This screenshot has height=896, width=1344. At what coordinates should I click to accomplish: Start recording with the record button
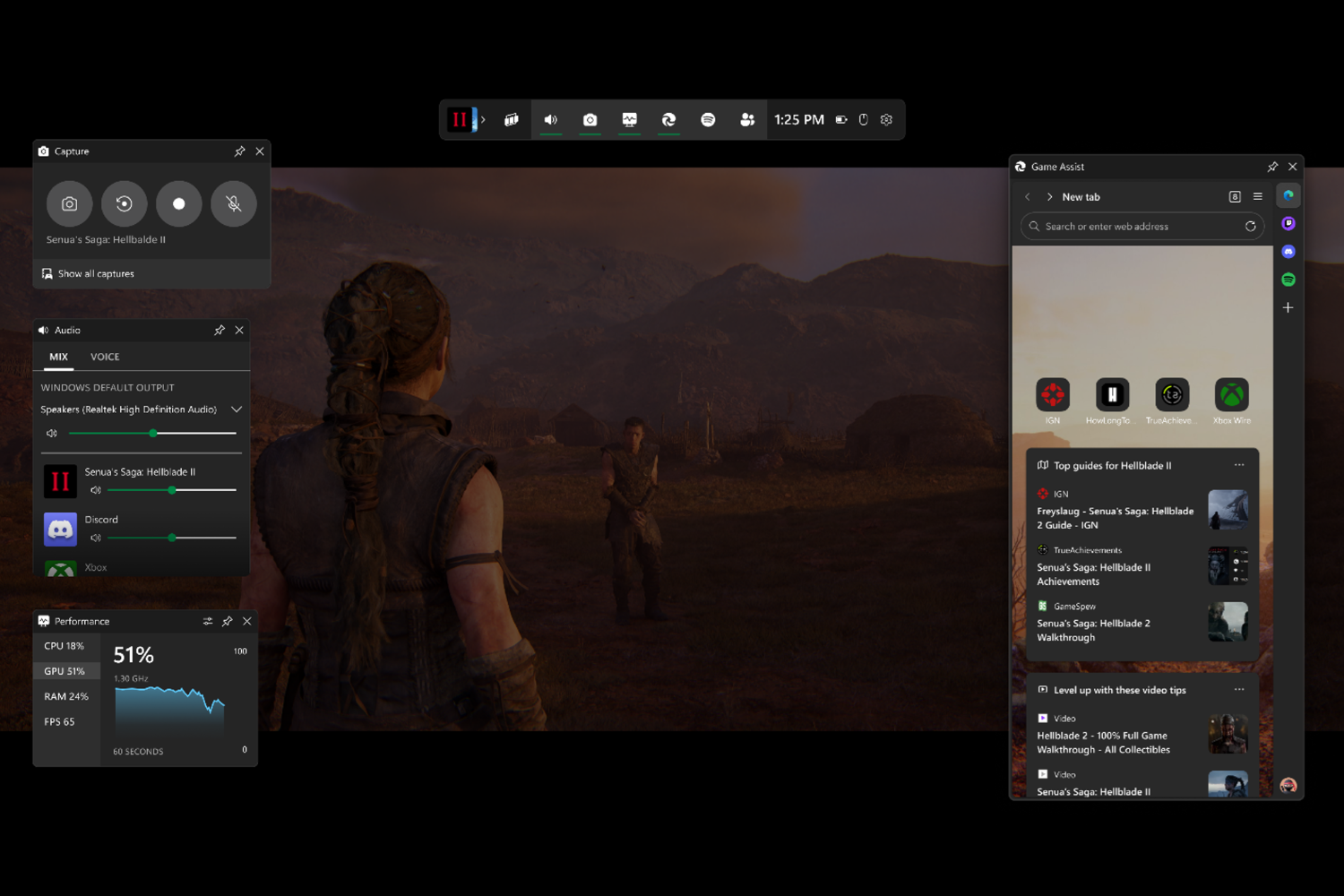pyautogui.click(x=178, y=204)
